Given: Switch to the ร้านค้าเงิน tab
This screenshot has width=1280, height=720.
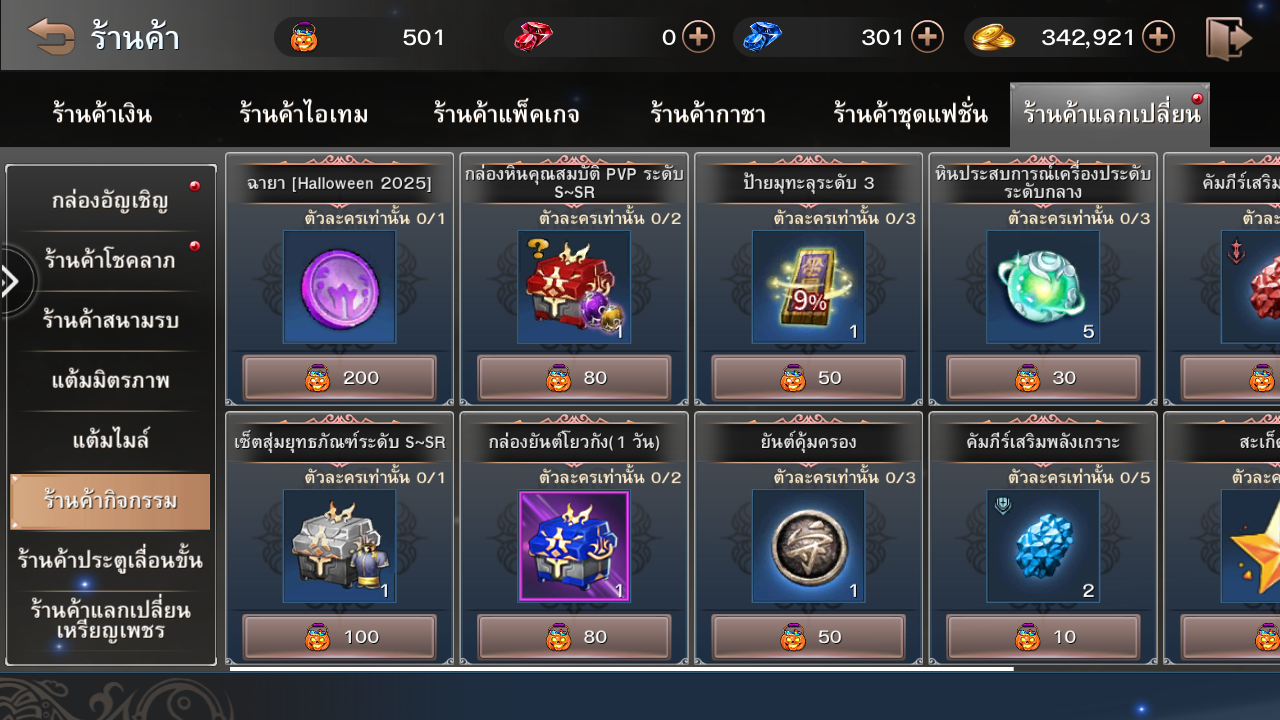Looking at the screenshot, I should click(102, 114).
